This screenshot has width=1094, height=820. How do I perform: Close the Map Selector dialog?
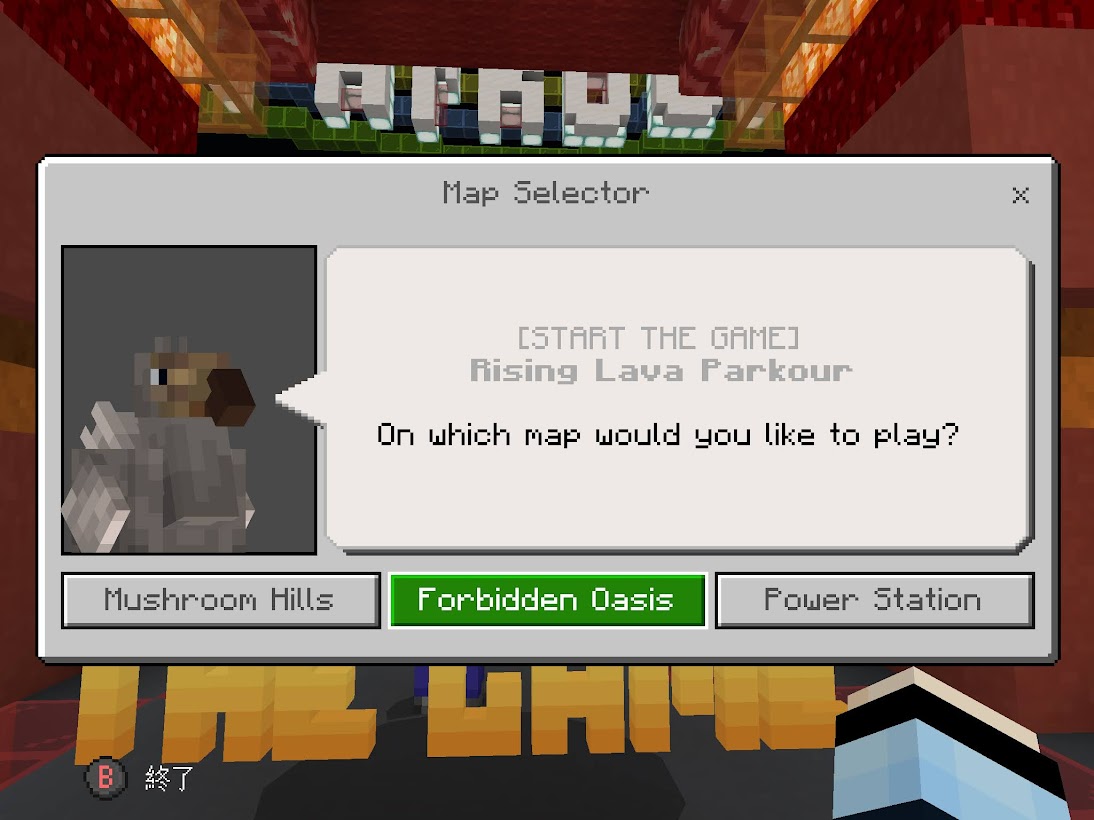coord(1020,195)
